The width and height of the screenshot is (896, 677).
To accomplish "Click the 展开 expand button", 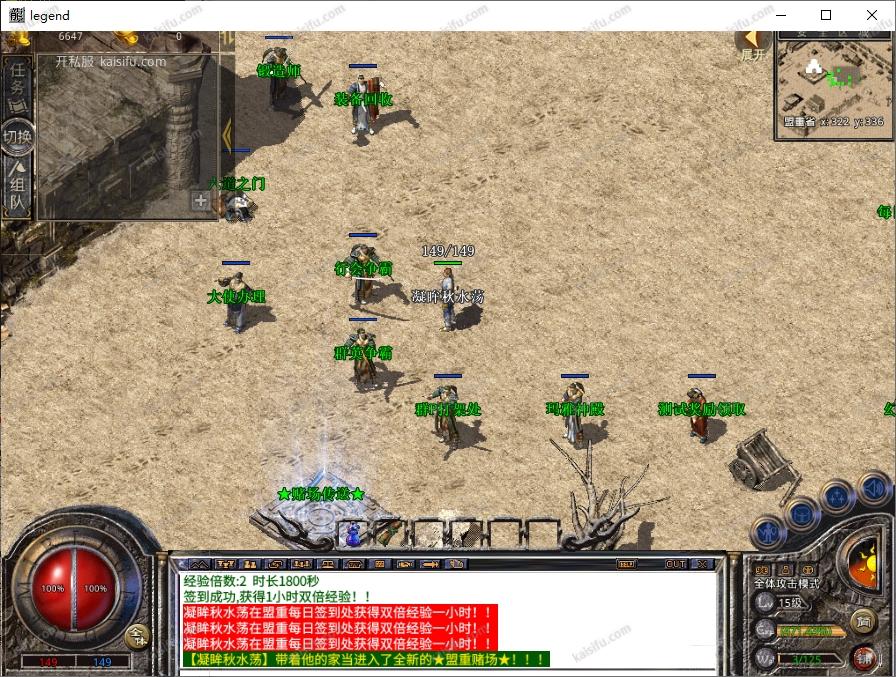I will pyautogui.click(x=751, y=45).
